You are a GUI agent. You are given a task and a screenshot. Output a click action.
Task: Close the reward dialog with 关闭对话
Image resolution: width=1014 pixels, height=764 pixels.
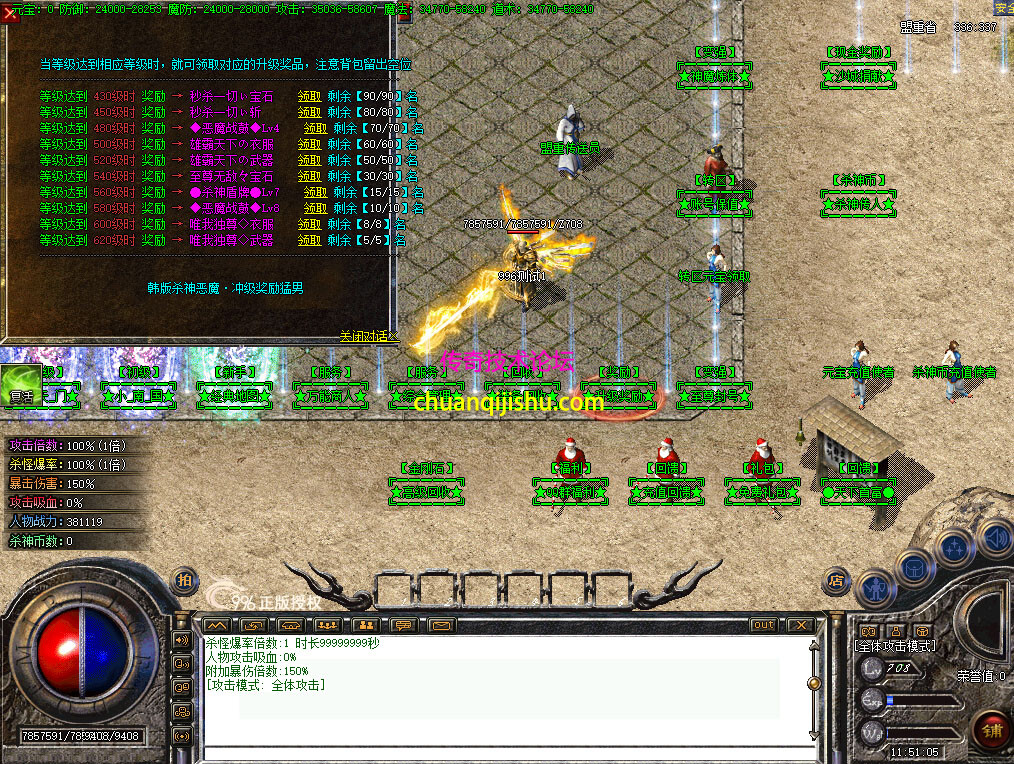pyautogui.click(x=367, y=336)
